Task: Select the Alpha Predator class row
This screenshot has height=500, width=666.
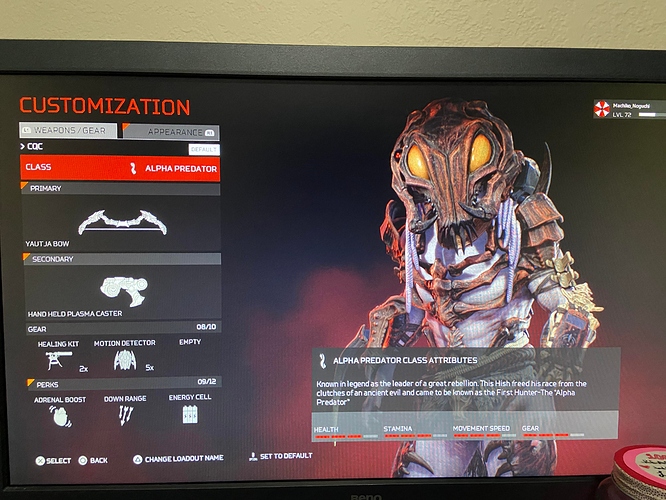Action: [x=120, y=168]
